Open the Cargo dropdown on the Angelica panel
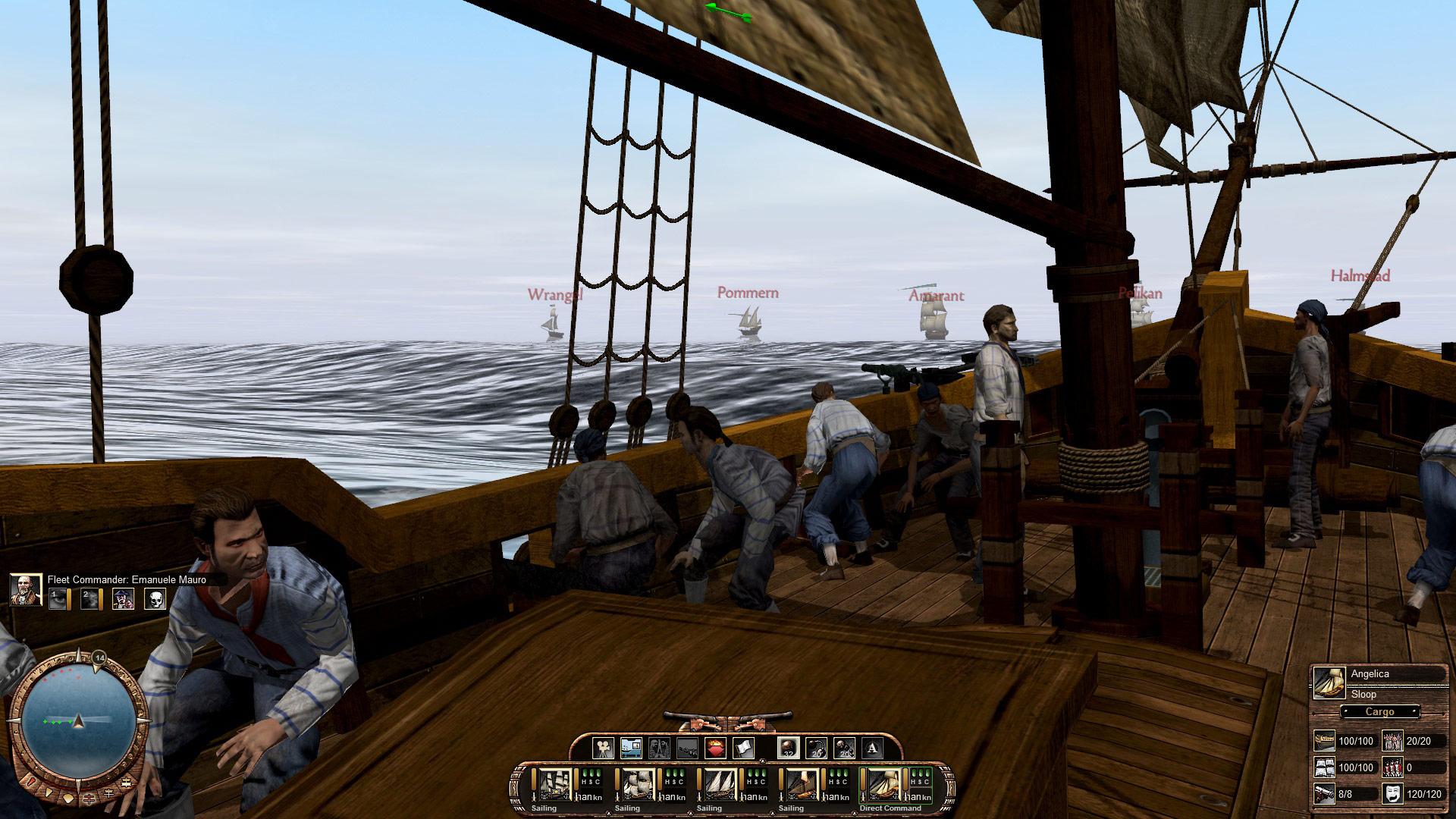Viewport: 1456px width, 819px height. tap(1380, 711)
